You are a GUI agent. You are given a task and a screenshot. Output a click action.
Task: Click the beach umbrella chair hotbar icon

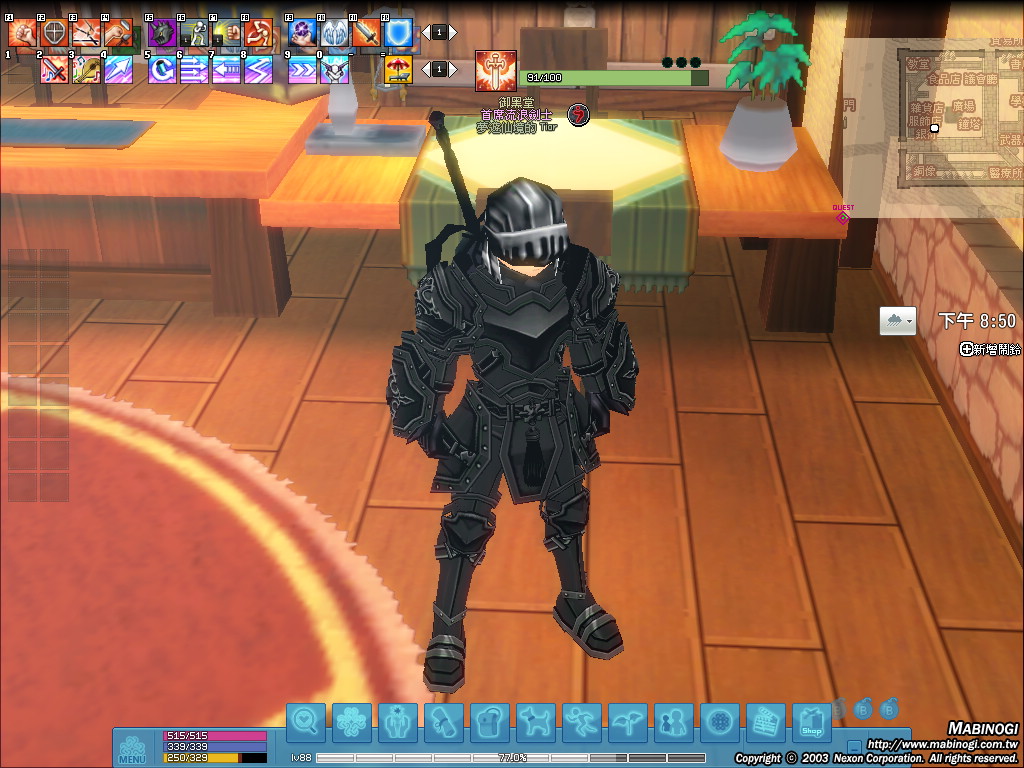click(399, 69)
